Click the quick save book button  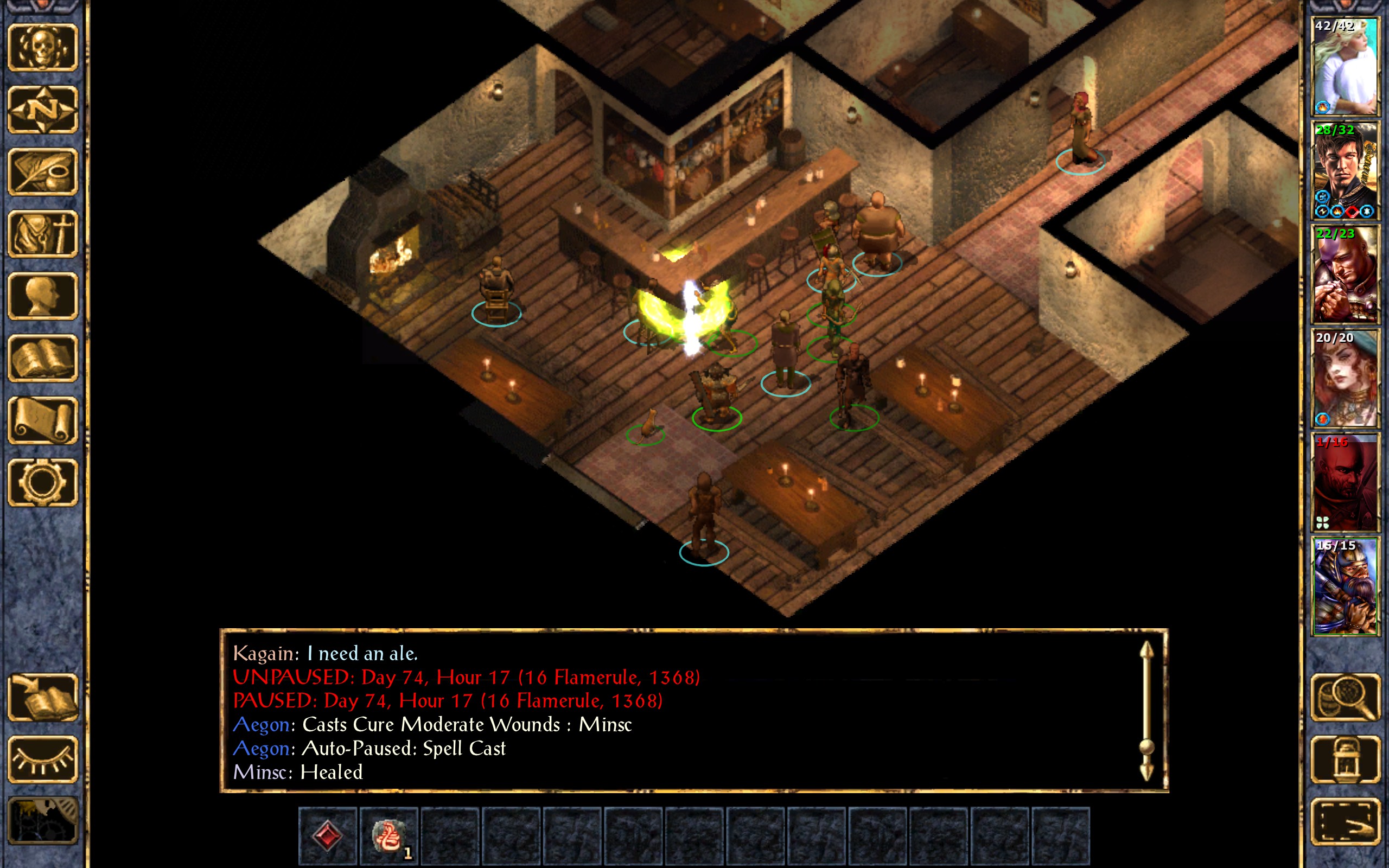coord(42,698)
